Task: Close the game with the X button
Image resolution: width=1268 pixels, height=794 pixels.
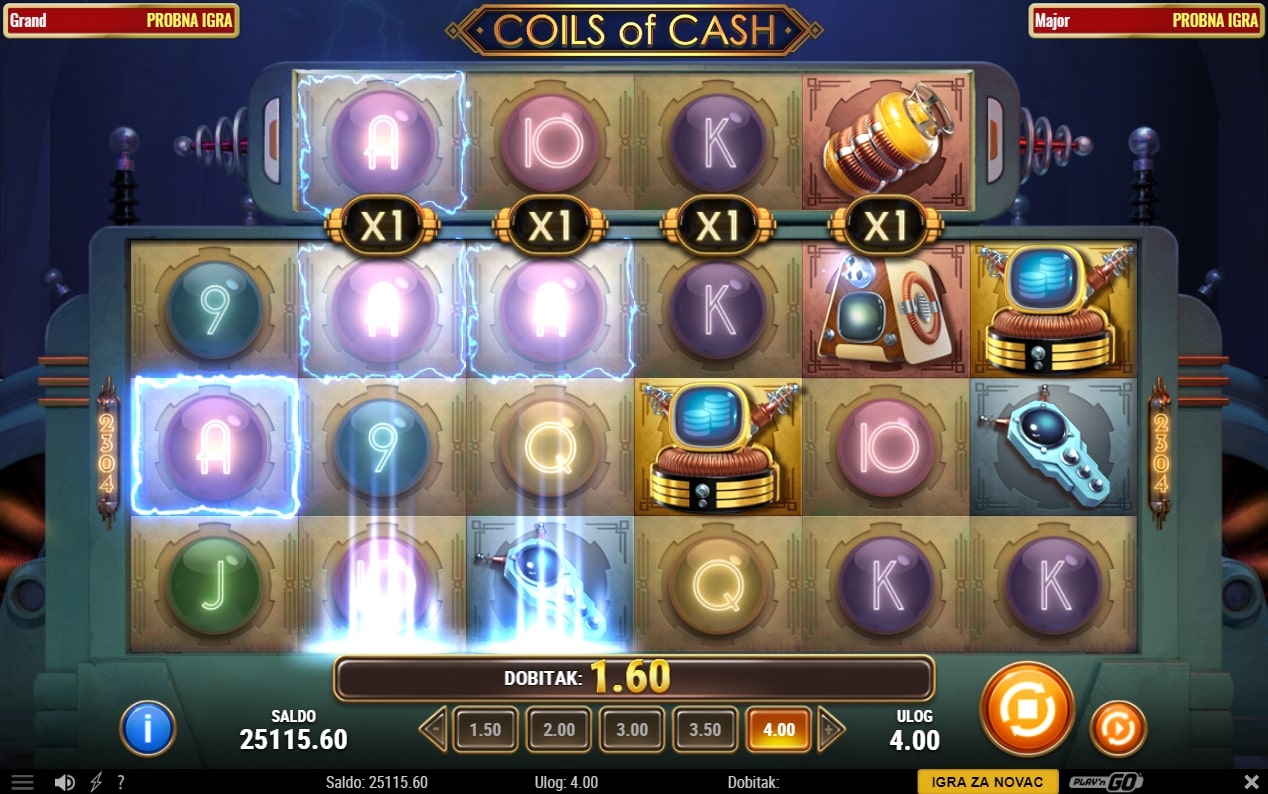Action: 1250,782
